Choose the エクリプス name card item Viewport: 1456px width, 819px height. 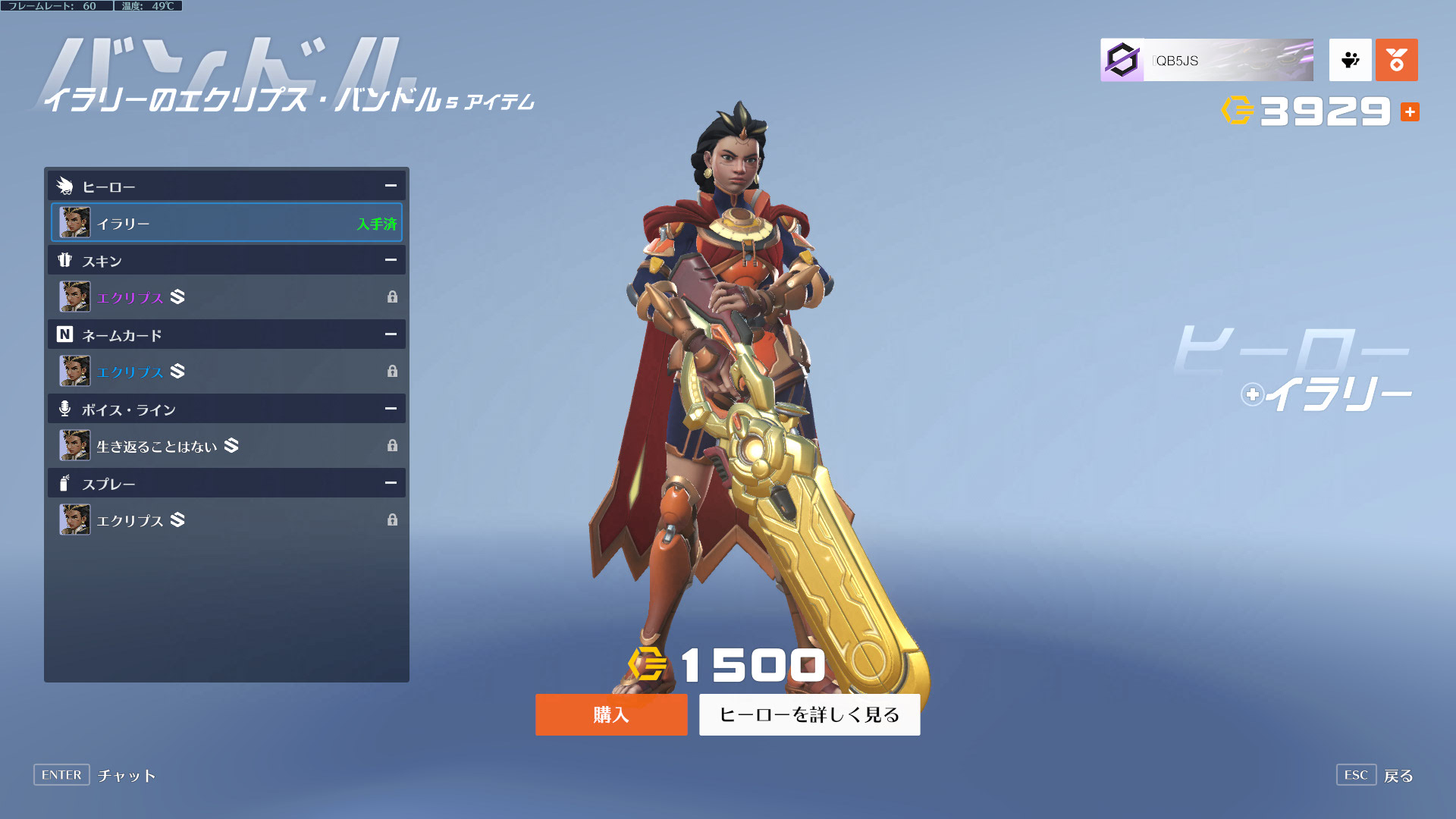(x=226, y=372)
